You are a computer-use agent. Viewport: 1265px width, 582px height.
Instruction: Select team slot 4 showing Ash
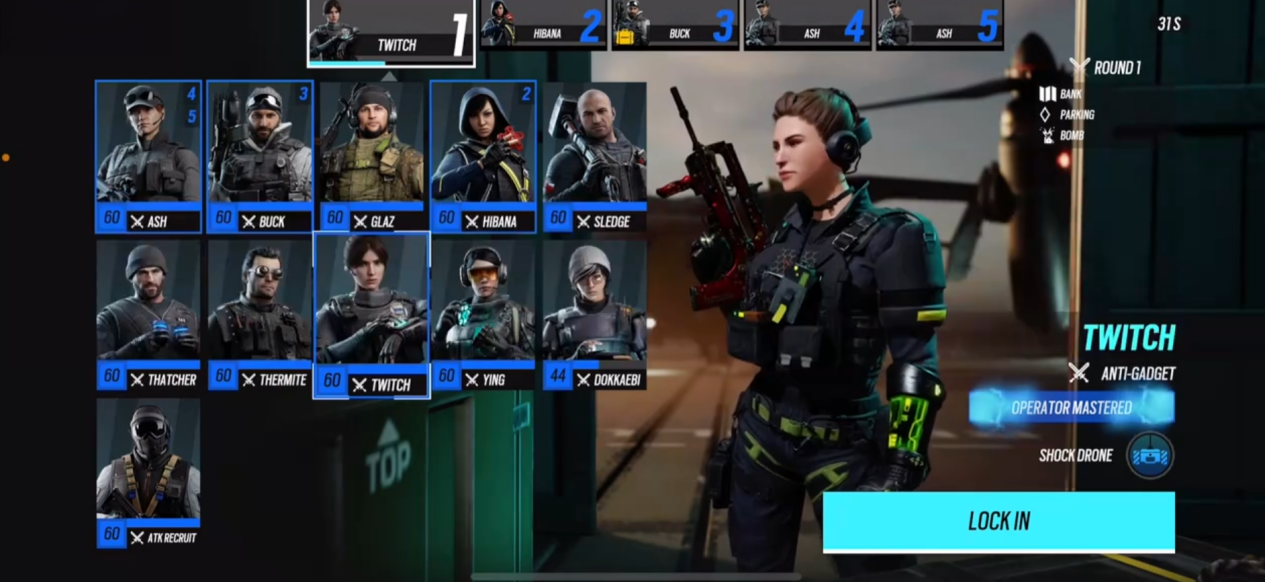point(807,25)
